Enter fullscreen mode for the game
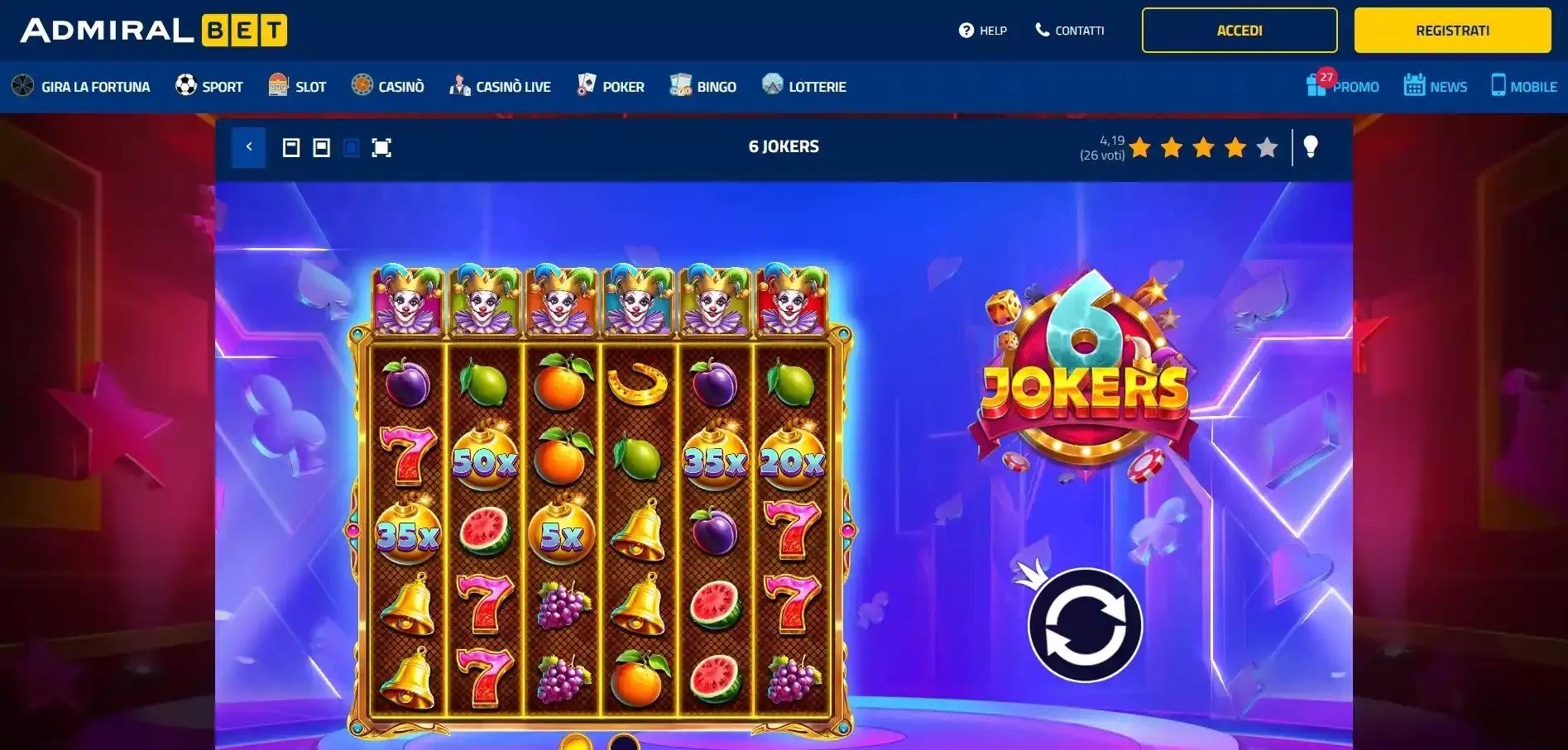 click(x=381, y=147)
